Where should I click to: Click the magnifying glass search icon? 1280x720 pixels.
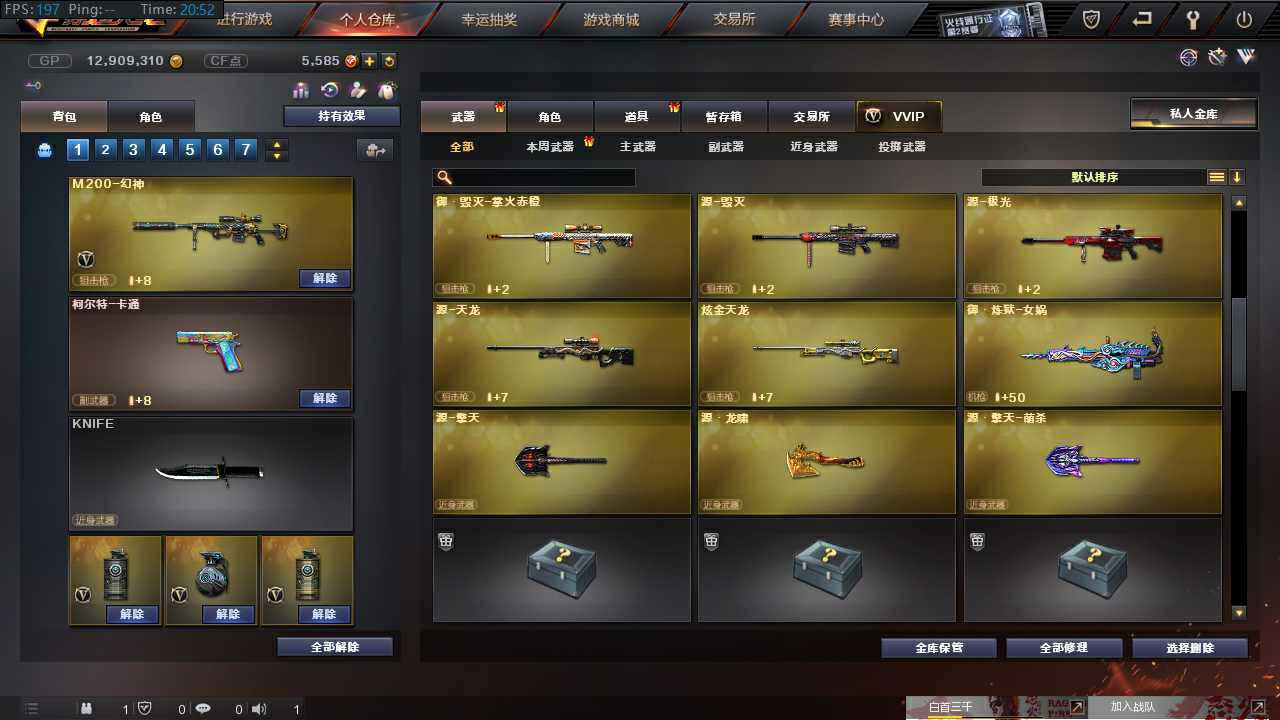[x=441, y=177]
